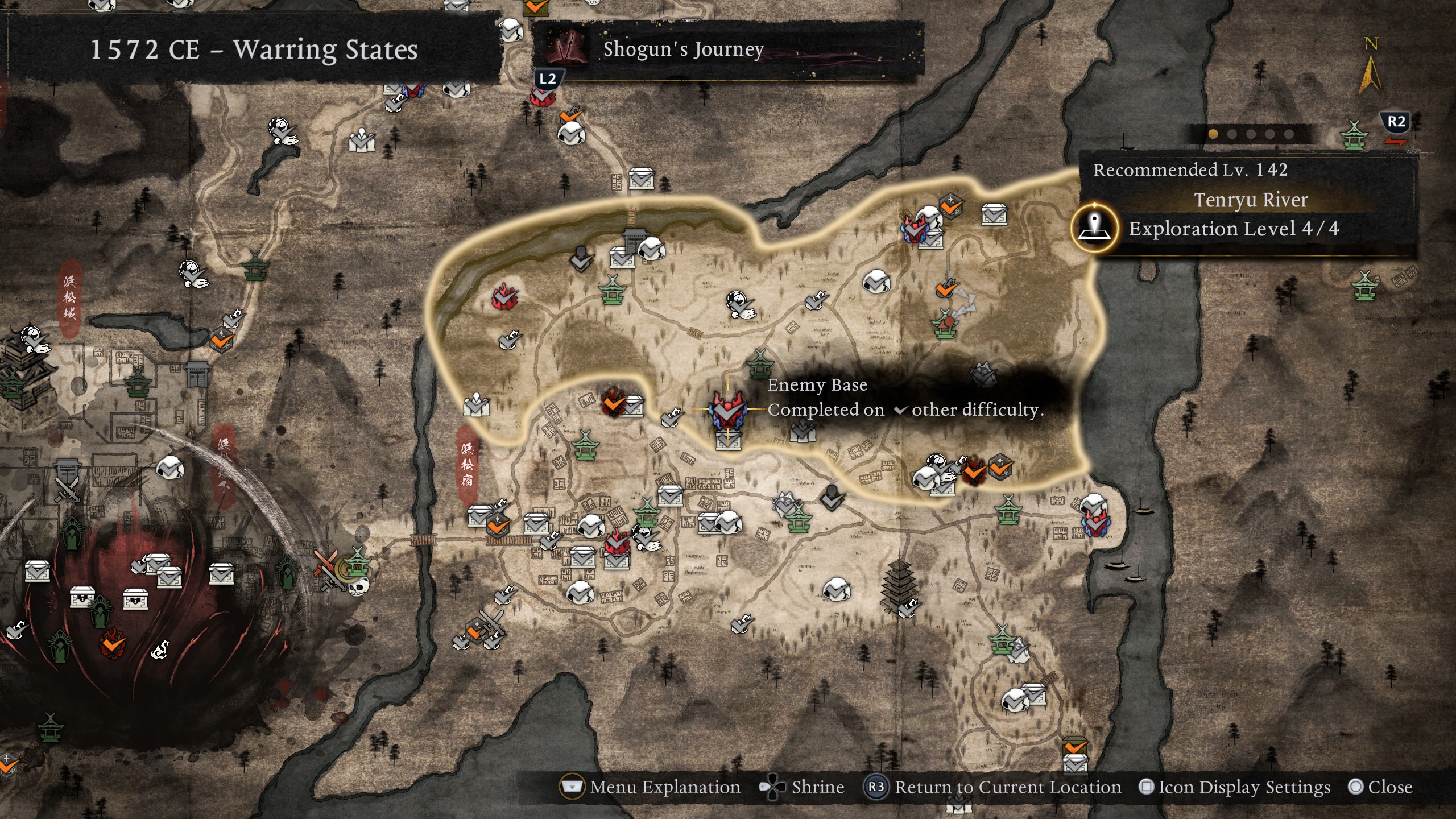Open Icon Display Settings
This screenshot has height=819, width=1456.
[x=1235, y=787]
